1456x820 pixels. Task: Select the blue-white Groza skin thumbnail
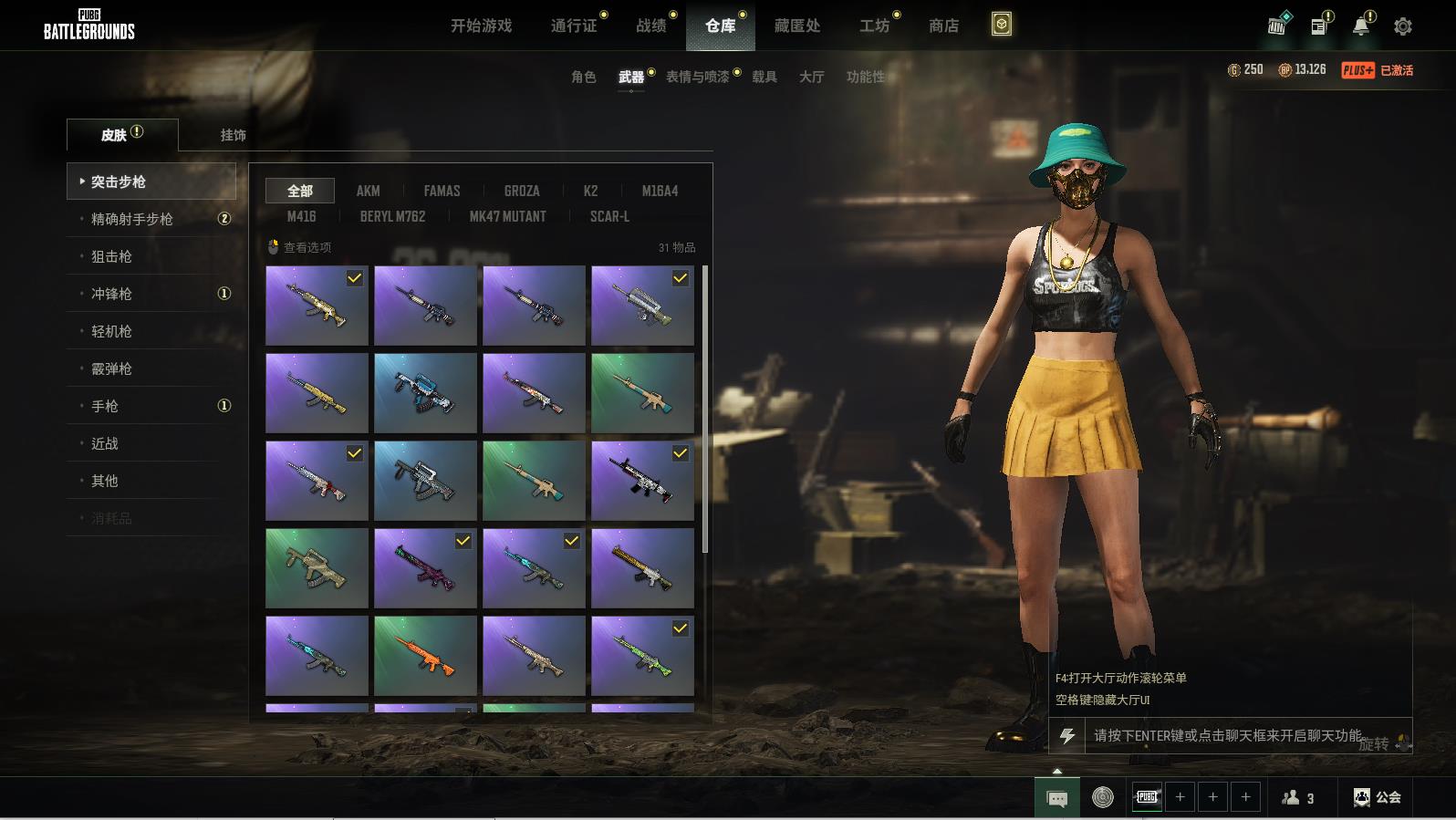point(425,393)
